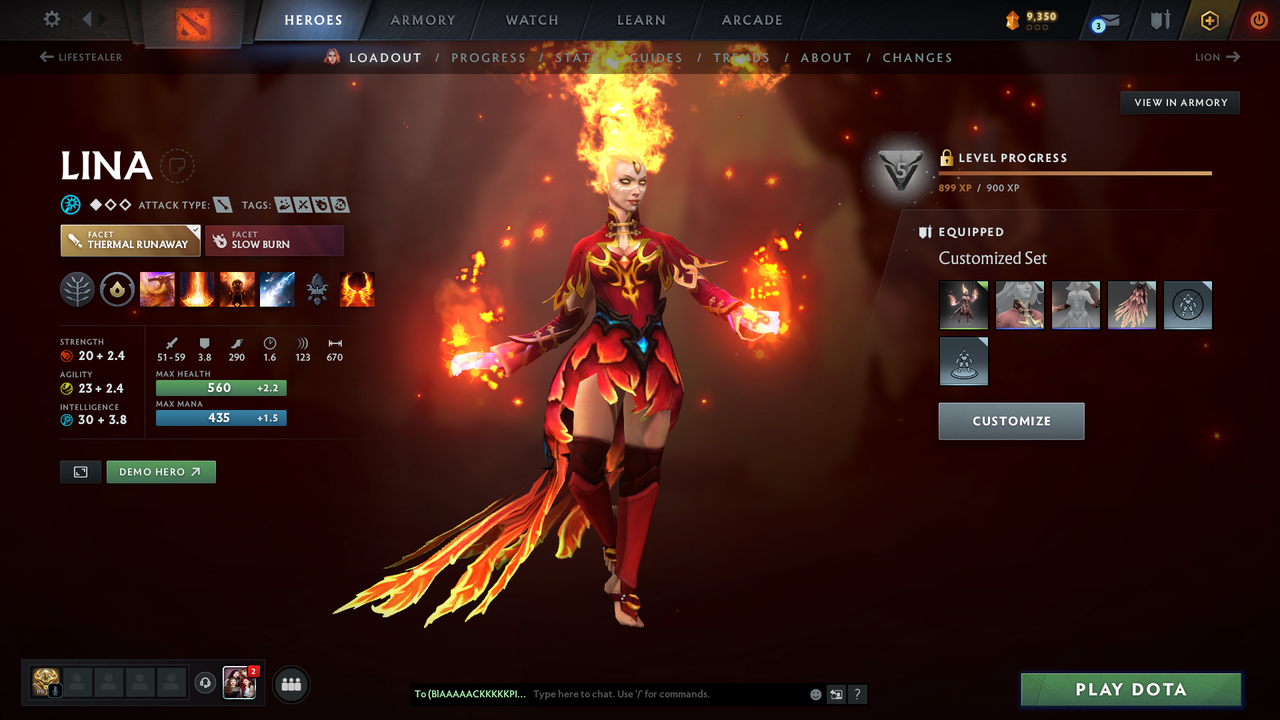This screenshot has height=720, width=1280.
Task: Expand the loadout fullscreen view icon
Action: click(80, 471)
